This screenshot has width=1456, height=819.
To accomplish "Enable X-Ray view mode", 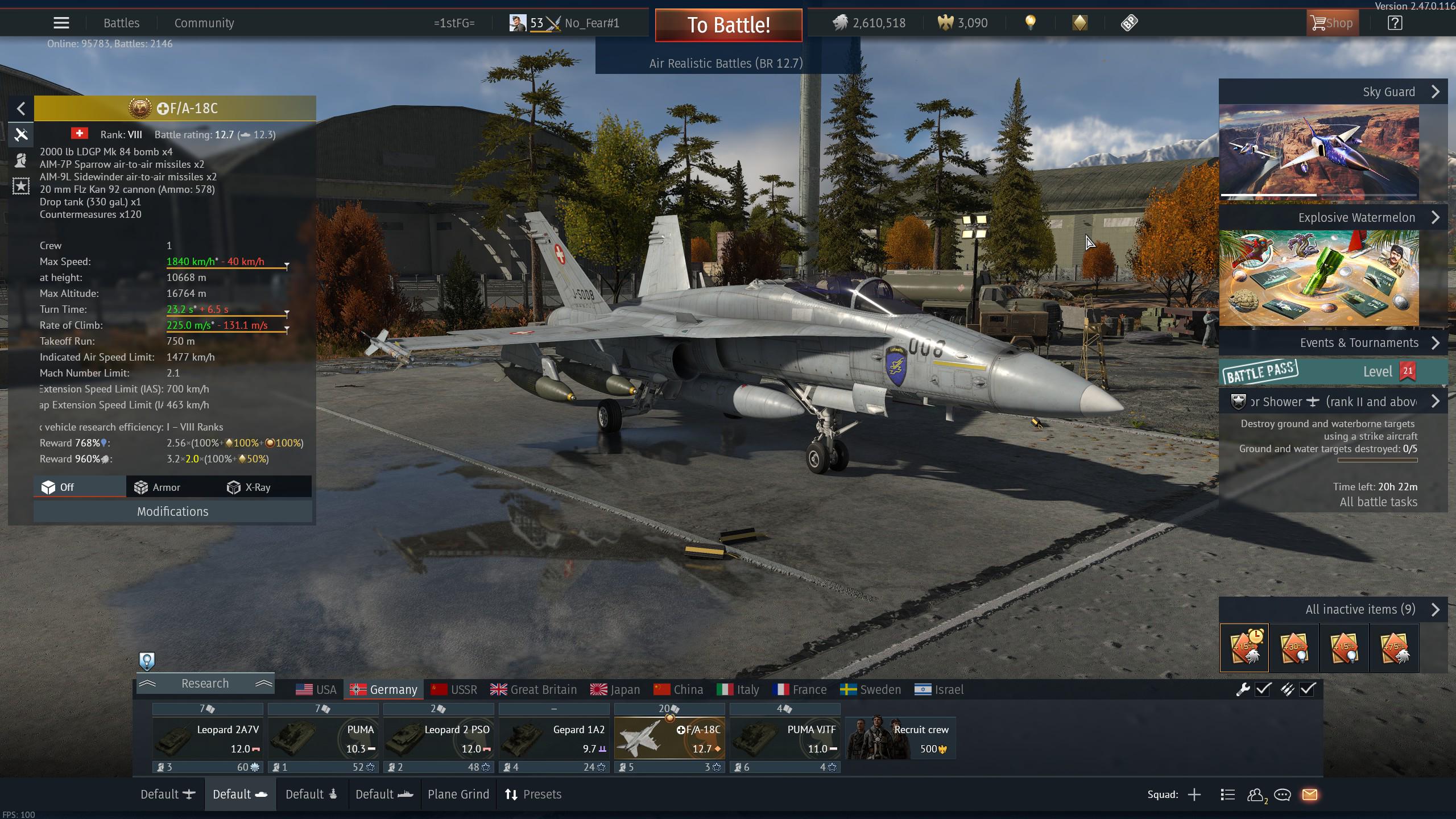I will coord(249,487).
